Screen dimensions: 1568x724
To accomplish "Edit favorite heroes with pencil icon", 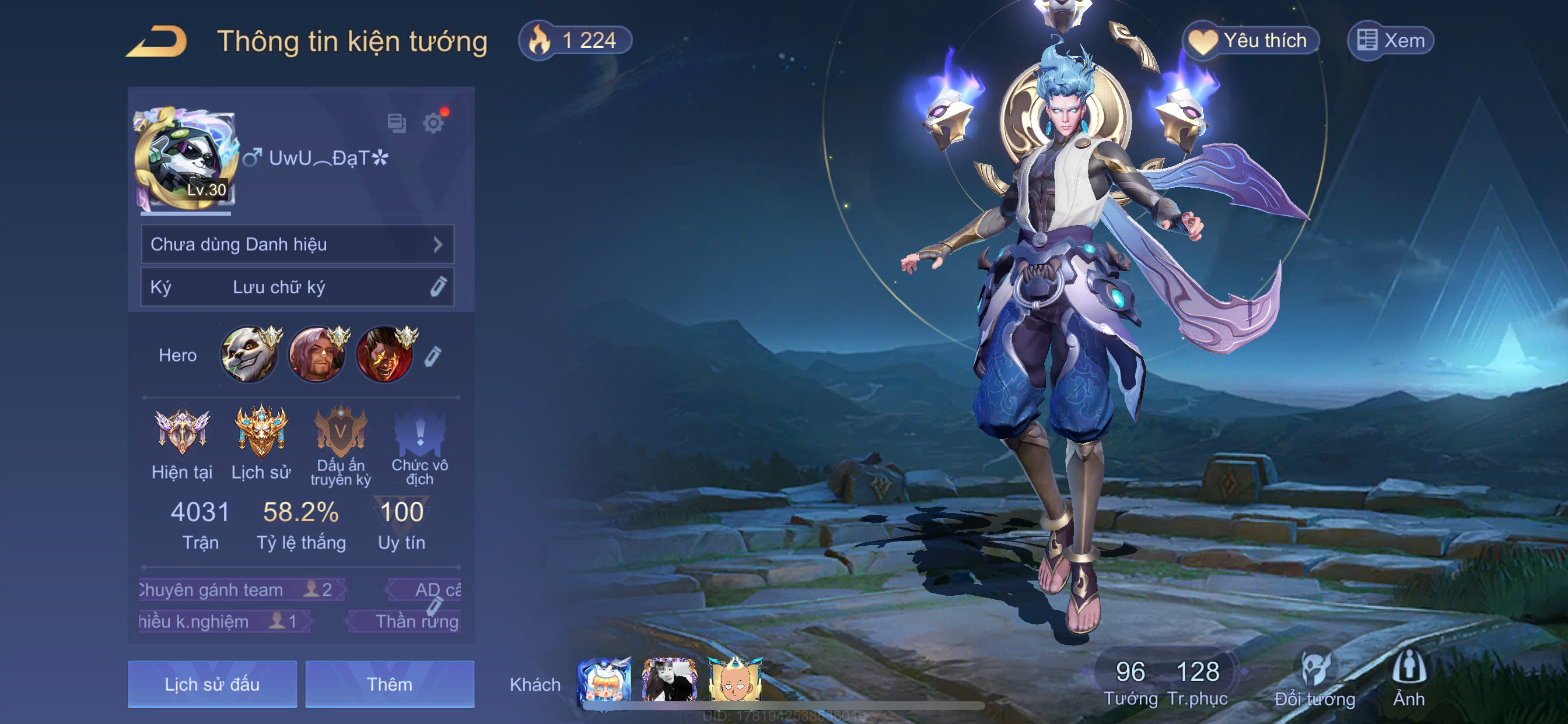I will (x=433, y=357).
